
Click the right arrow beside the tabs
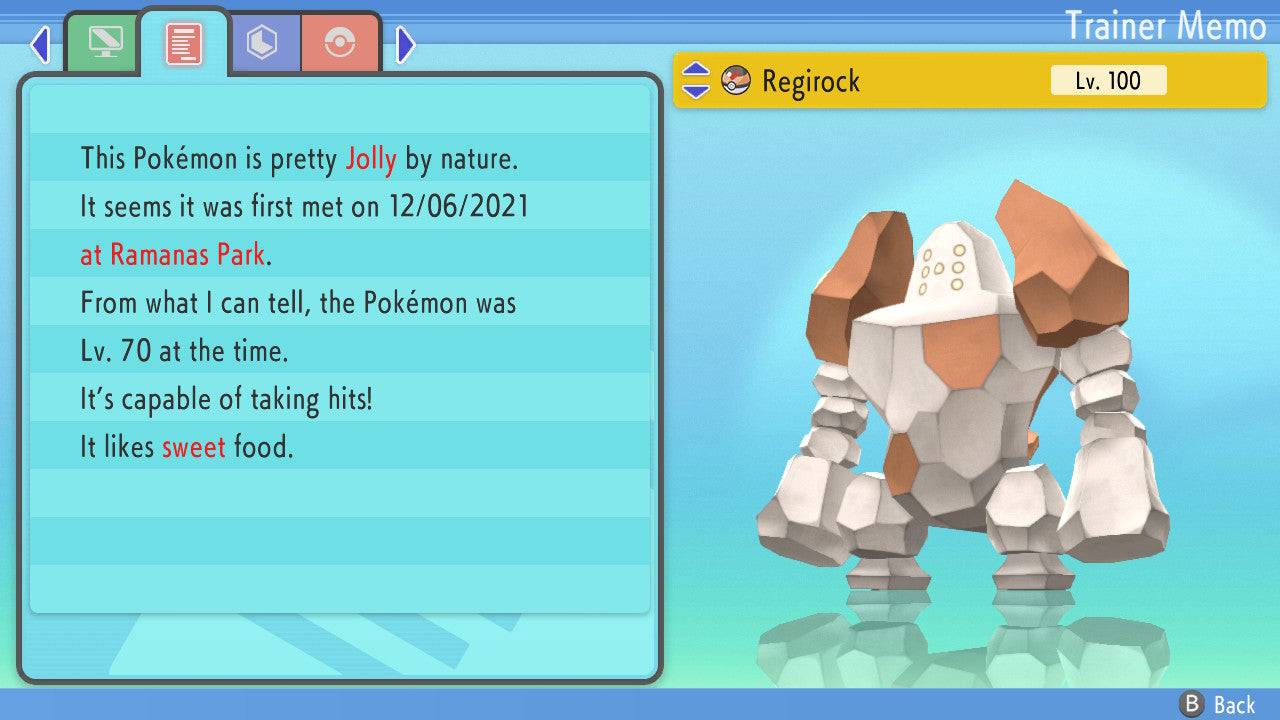point(405,44)
